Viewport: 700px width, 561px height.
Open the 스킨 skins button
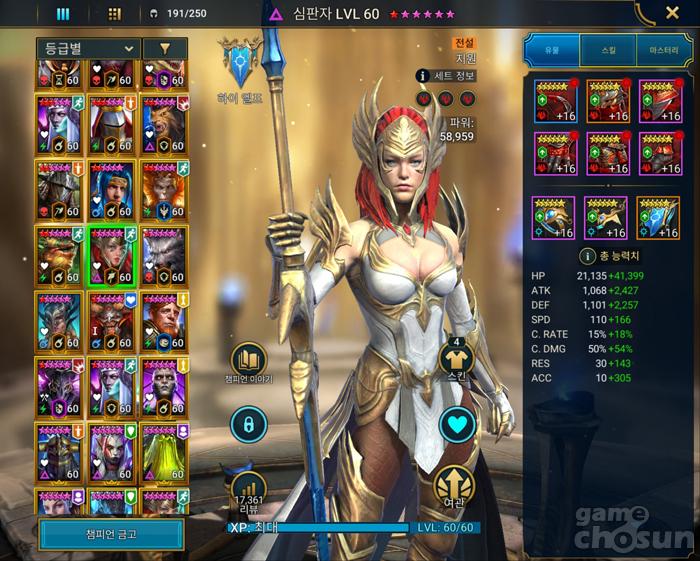tap(456, 360)
